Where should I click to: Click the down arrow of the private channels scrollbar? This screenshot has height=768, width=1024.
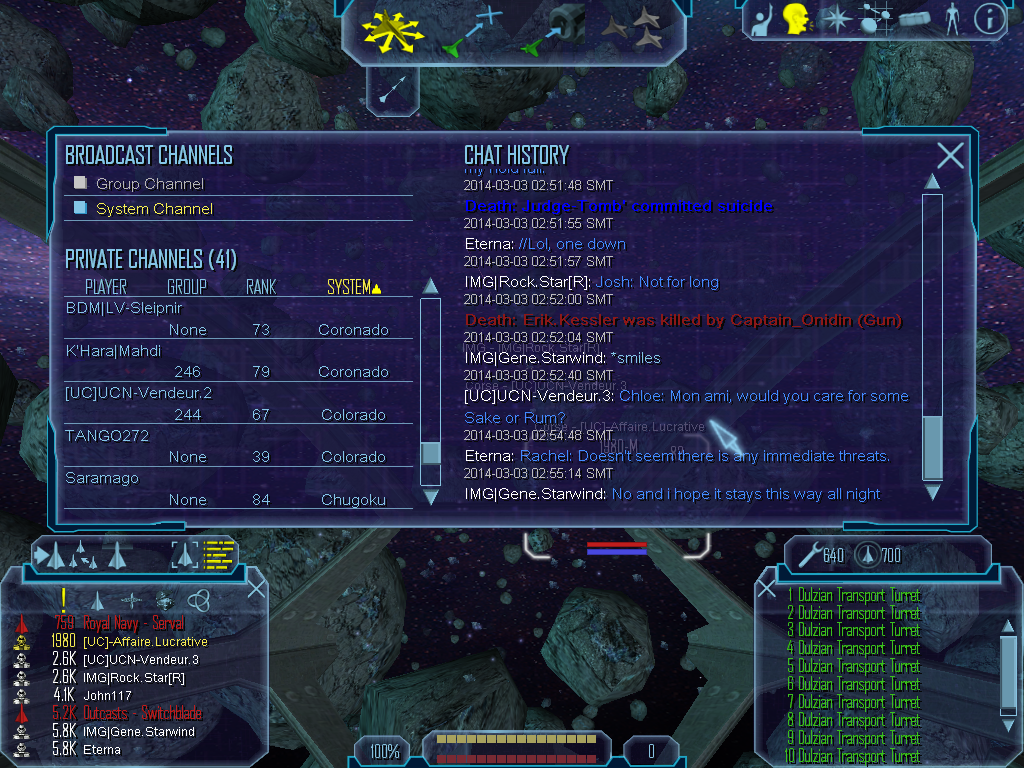point(431,495)
